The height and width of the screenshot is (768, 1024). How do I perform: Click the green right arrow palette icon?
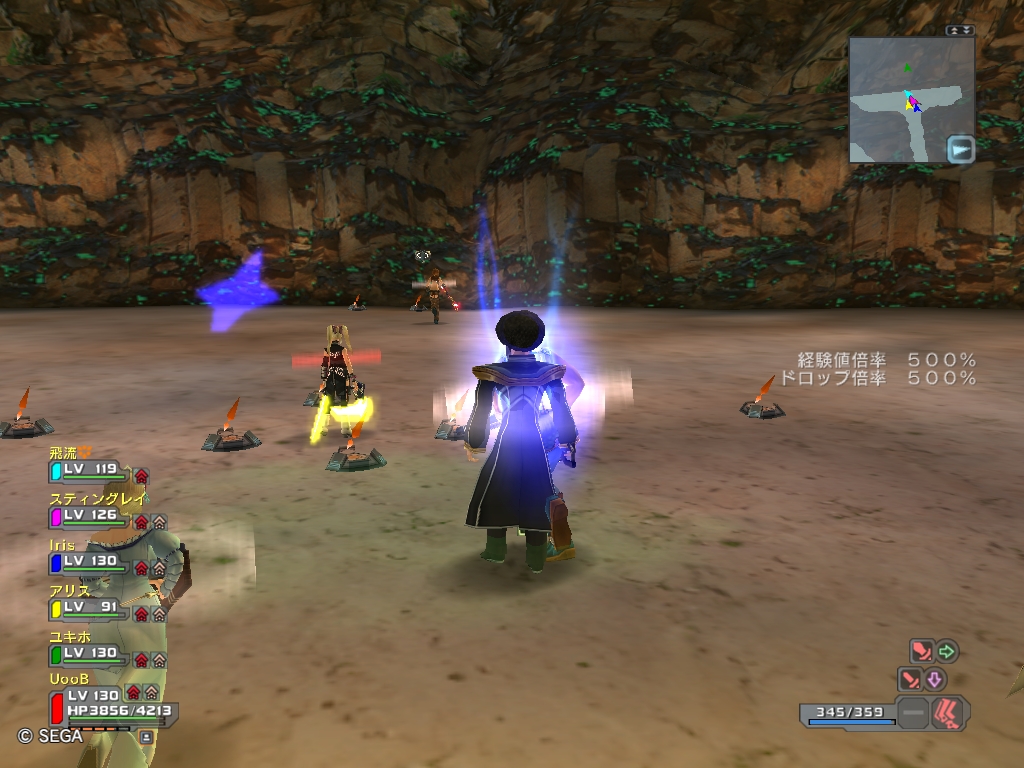point(946,652)
